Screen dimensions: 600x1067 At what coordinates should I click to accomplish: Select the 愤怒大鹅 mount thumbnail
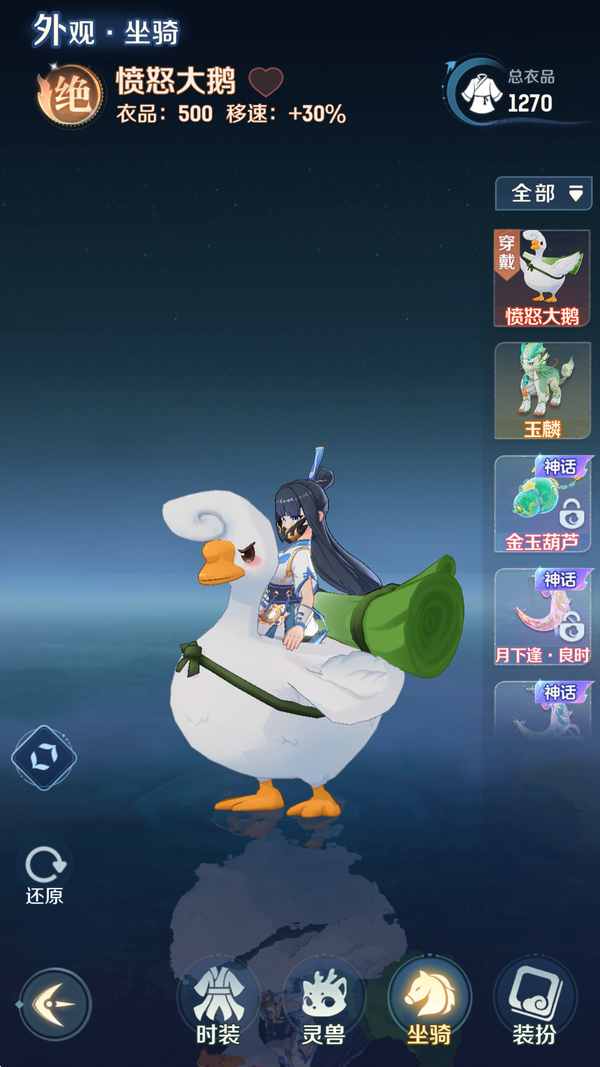coord(542,278)
